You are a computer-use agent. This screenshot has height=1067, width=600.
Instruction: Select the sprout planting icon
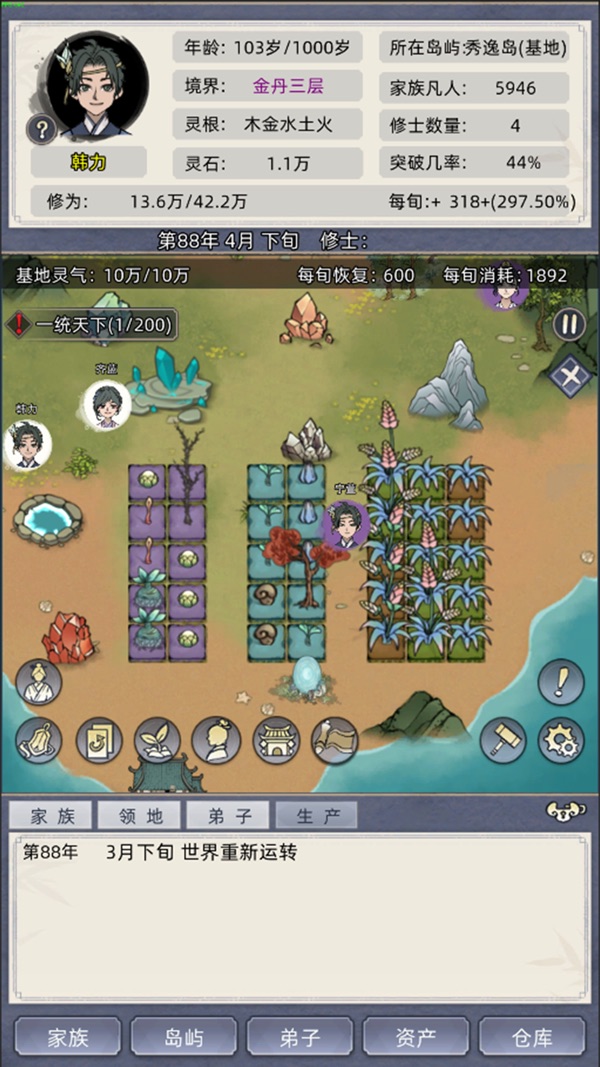157,741
